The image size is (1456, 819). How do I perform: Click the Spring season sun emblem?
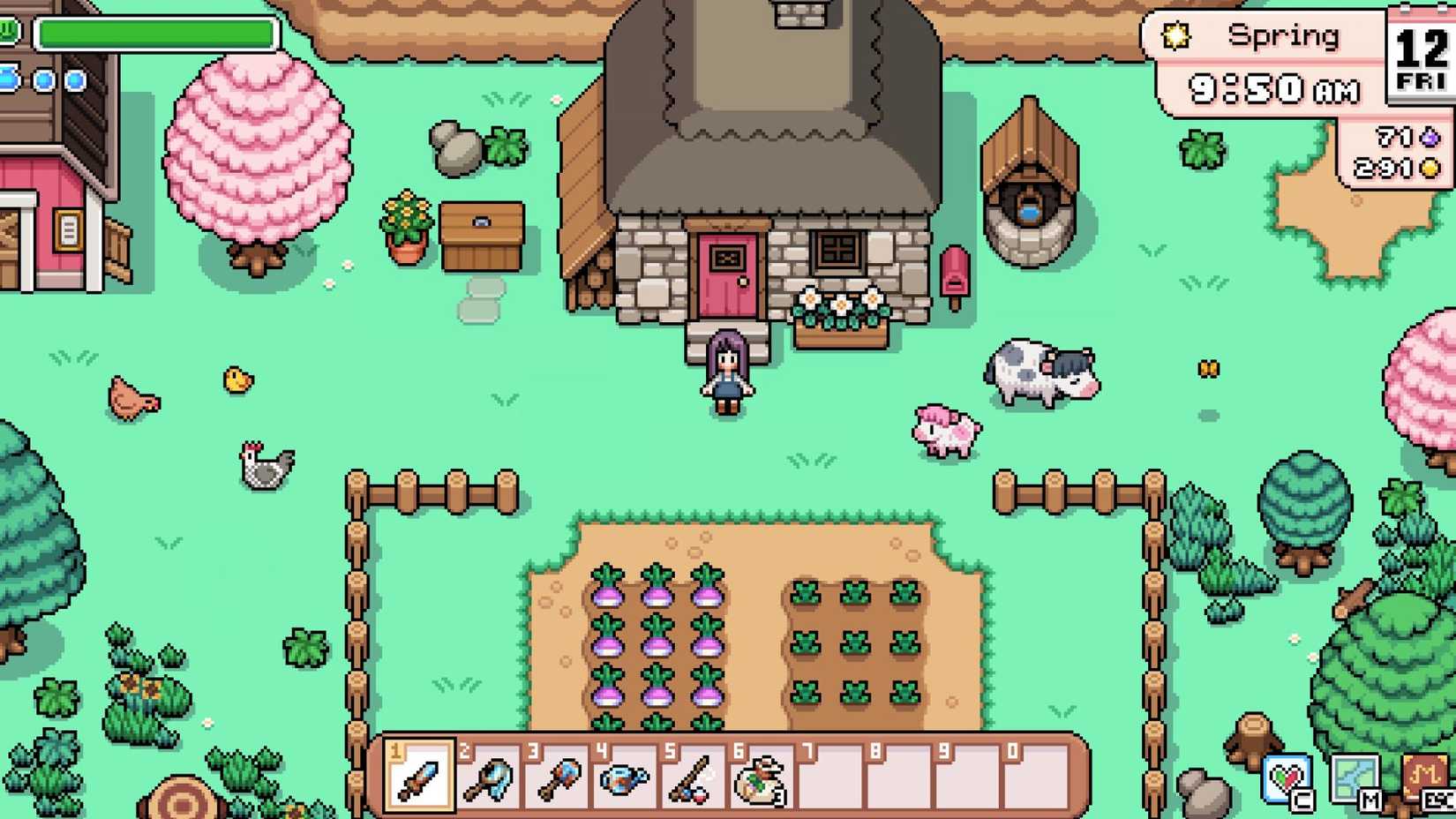pos(1175,35)
